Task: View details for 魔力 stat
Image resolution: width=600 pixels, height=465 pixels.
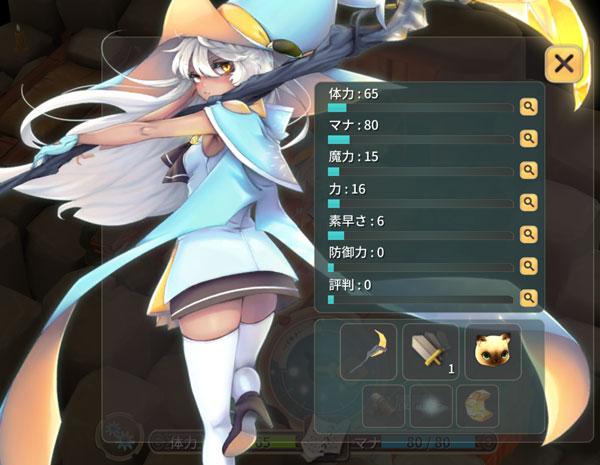Action: coord(528,169)
